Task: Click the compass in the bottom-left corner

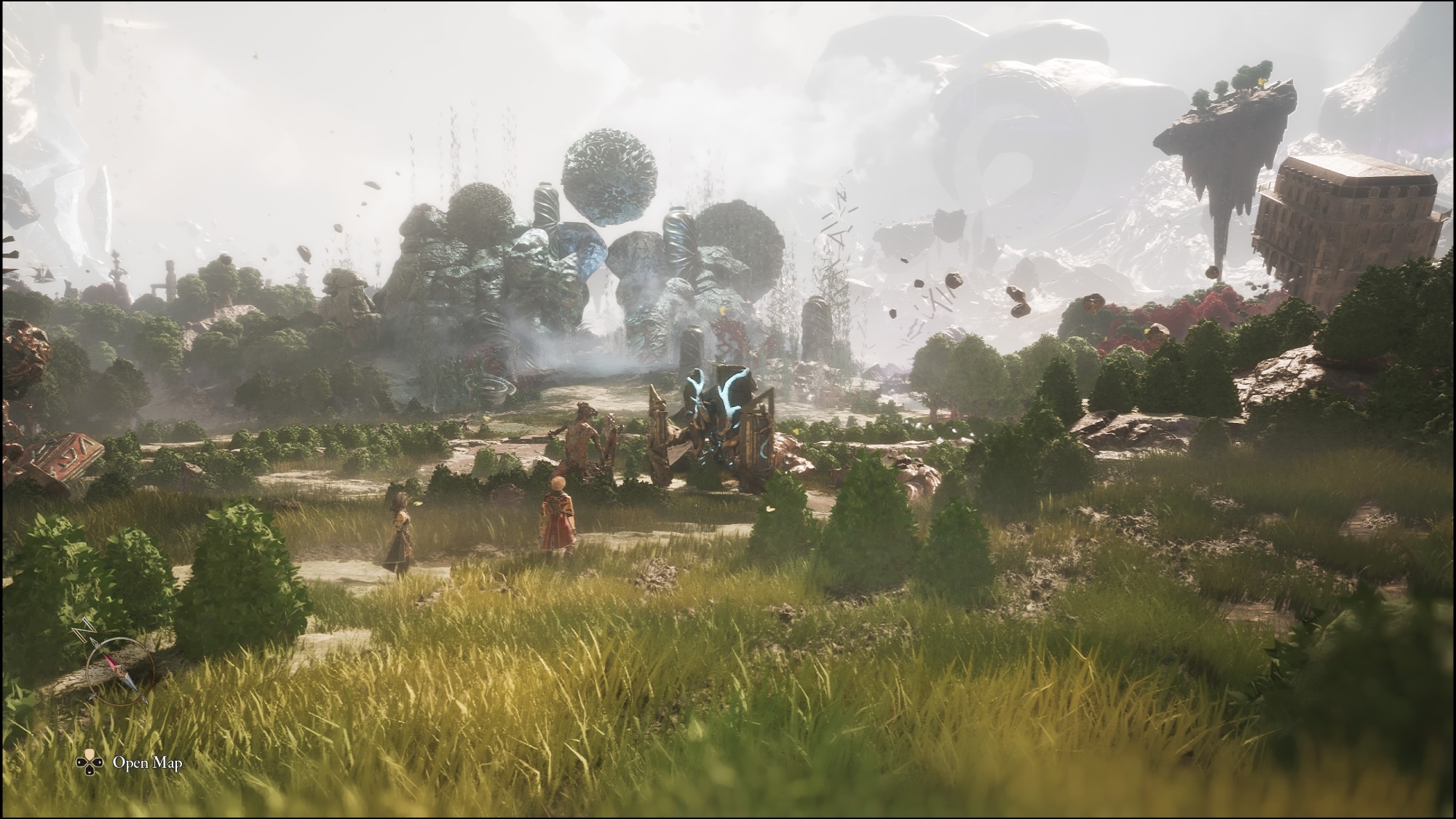Action: (119, 663)
